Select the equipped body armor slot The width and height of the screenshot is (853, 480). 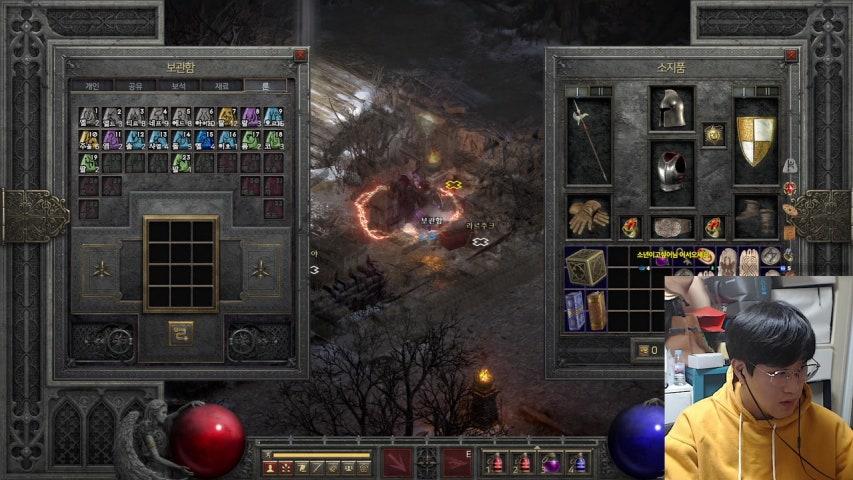[672, 170]
